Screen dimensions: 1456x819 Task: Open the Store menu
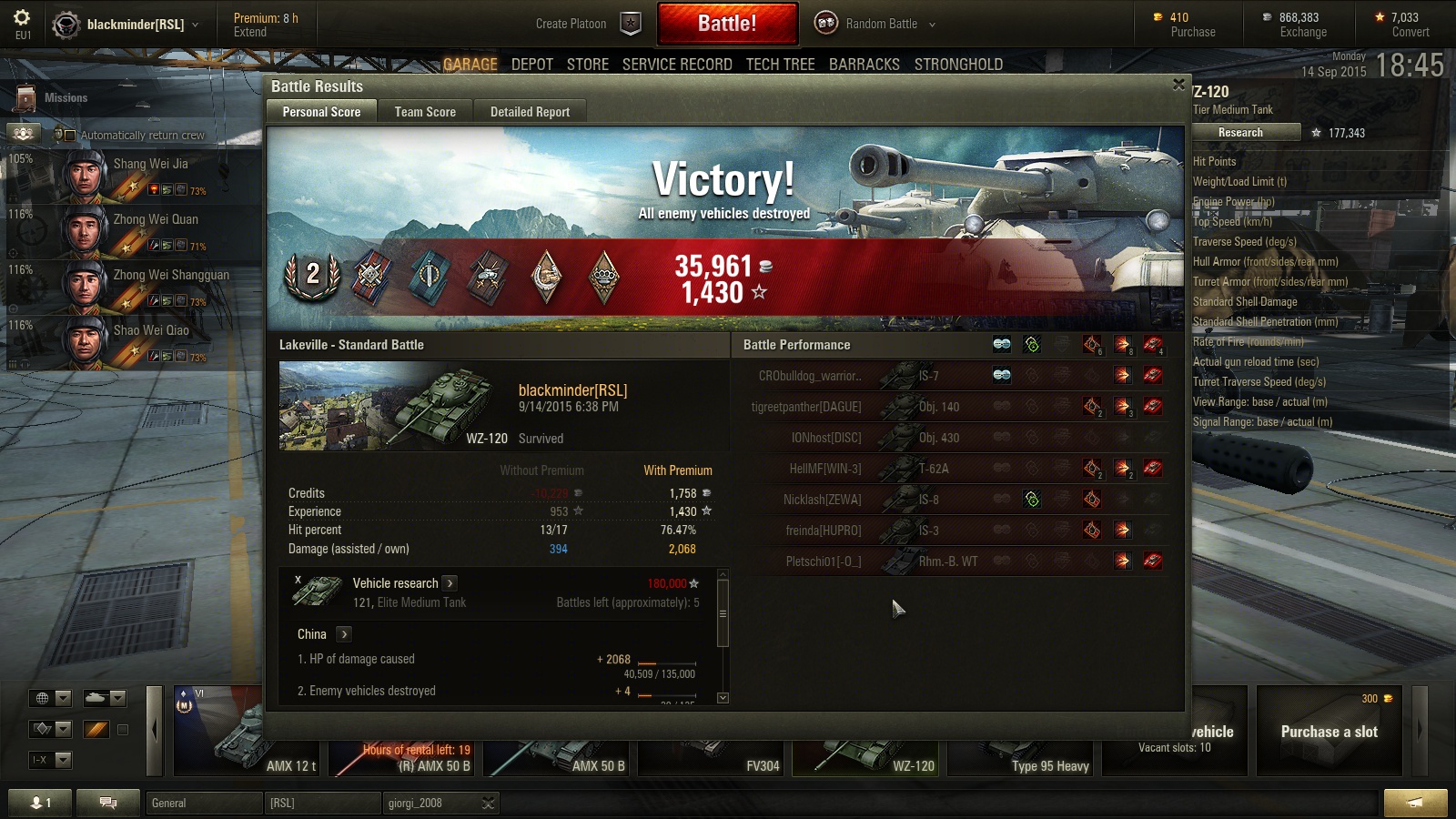point(587,65)
